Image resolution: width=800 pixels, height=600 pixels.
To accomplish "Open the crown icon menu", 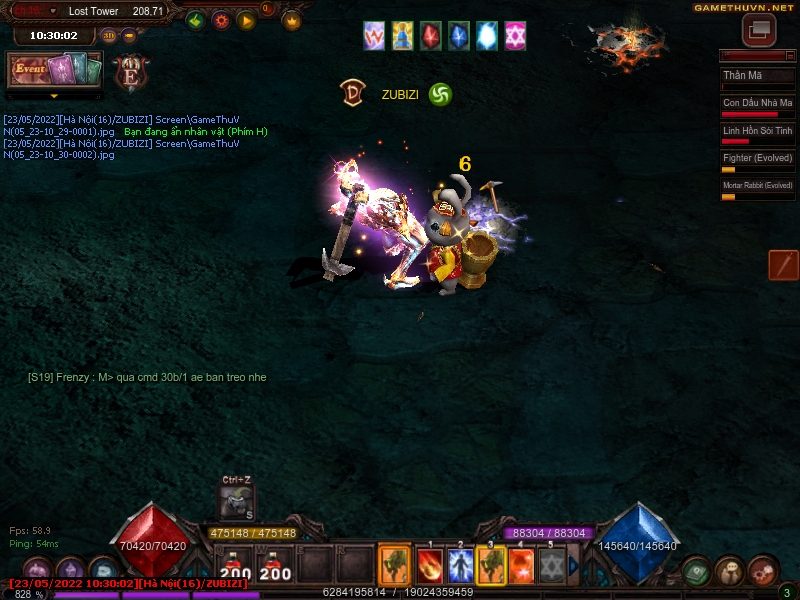I will pos(292,20).
